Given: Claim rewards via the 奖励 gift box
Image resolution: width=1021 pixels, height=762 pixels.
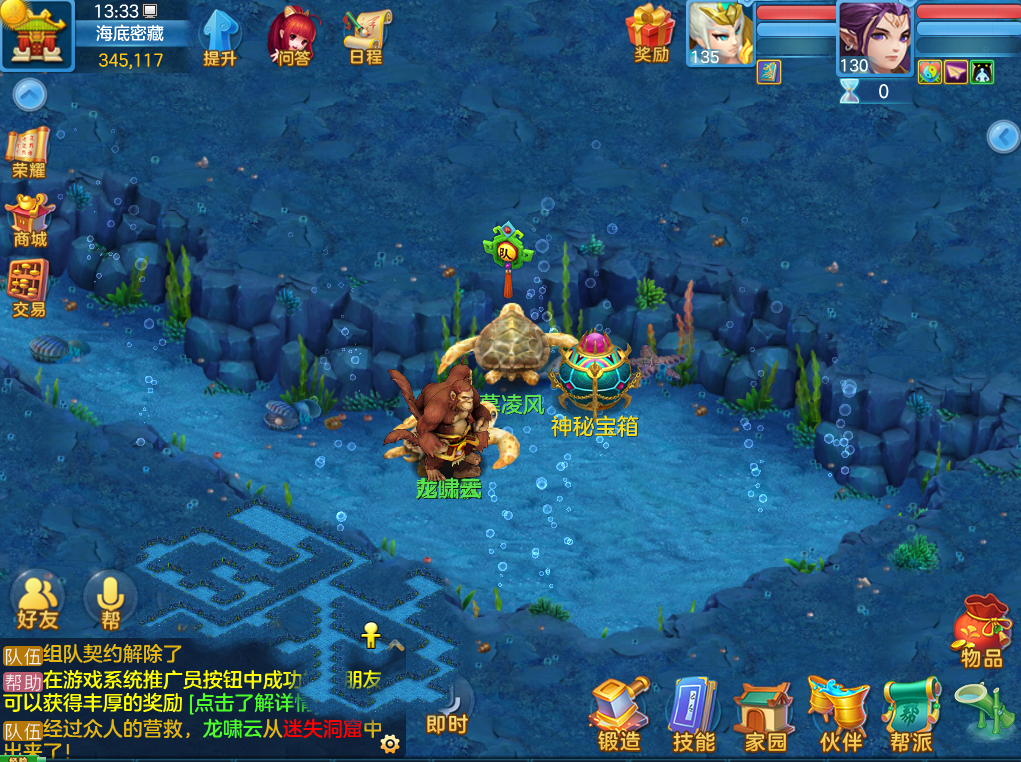Looking at the screenshot, I should (651, 34).
